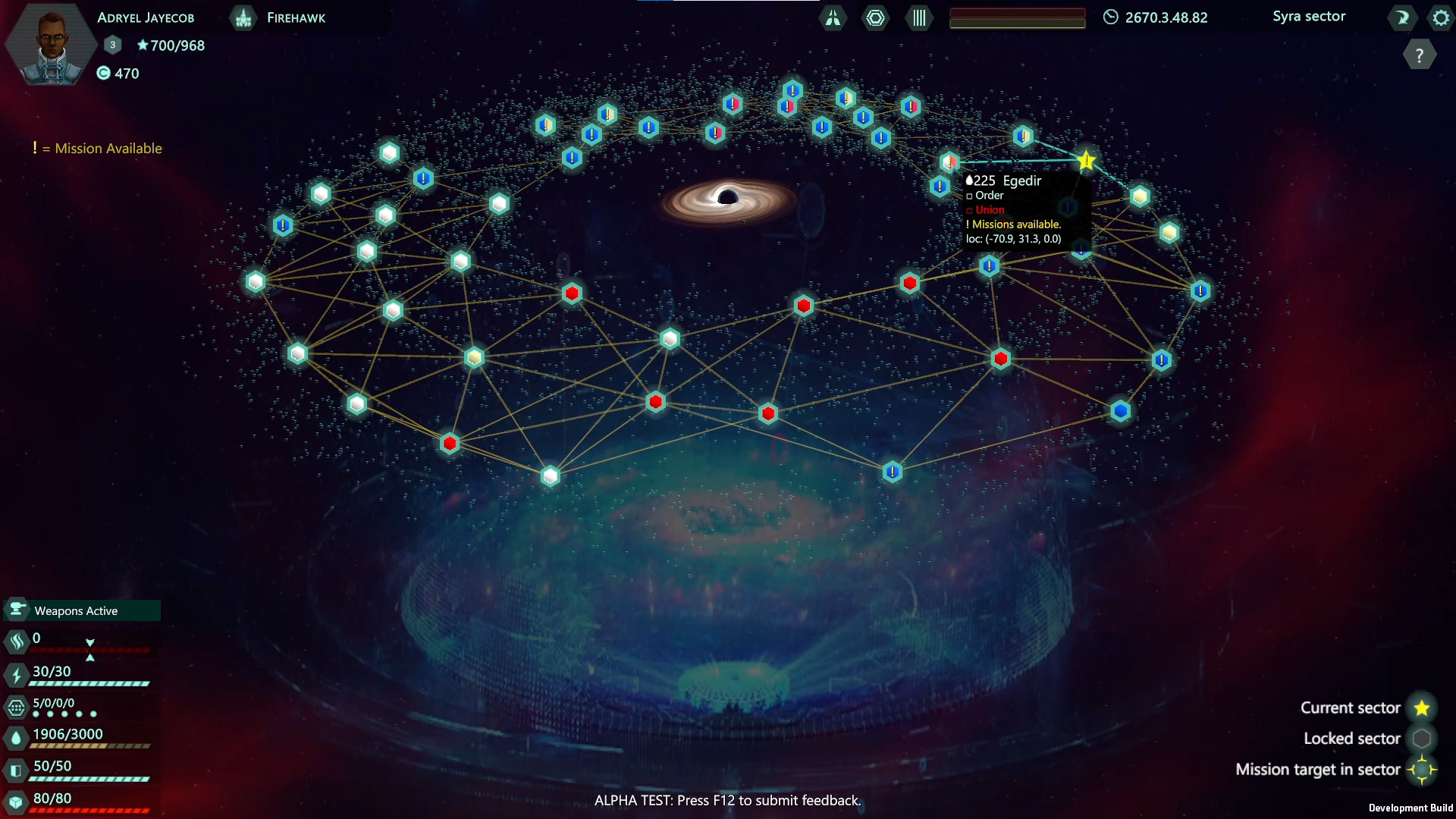
Task: Toggle the Weapons Active turret button
Action: click(x=17, y=610)
